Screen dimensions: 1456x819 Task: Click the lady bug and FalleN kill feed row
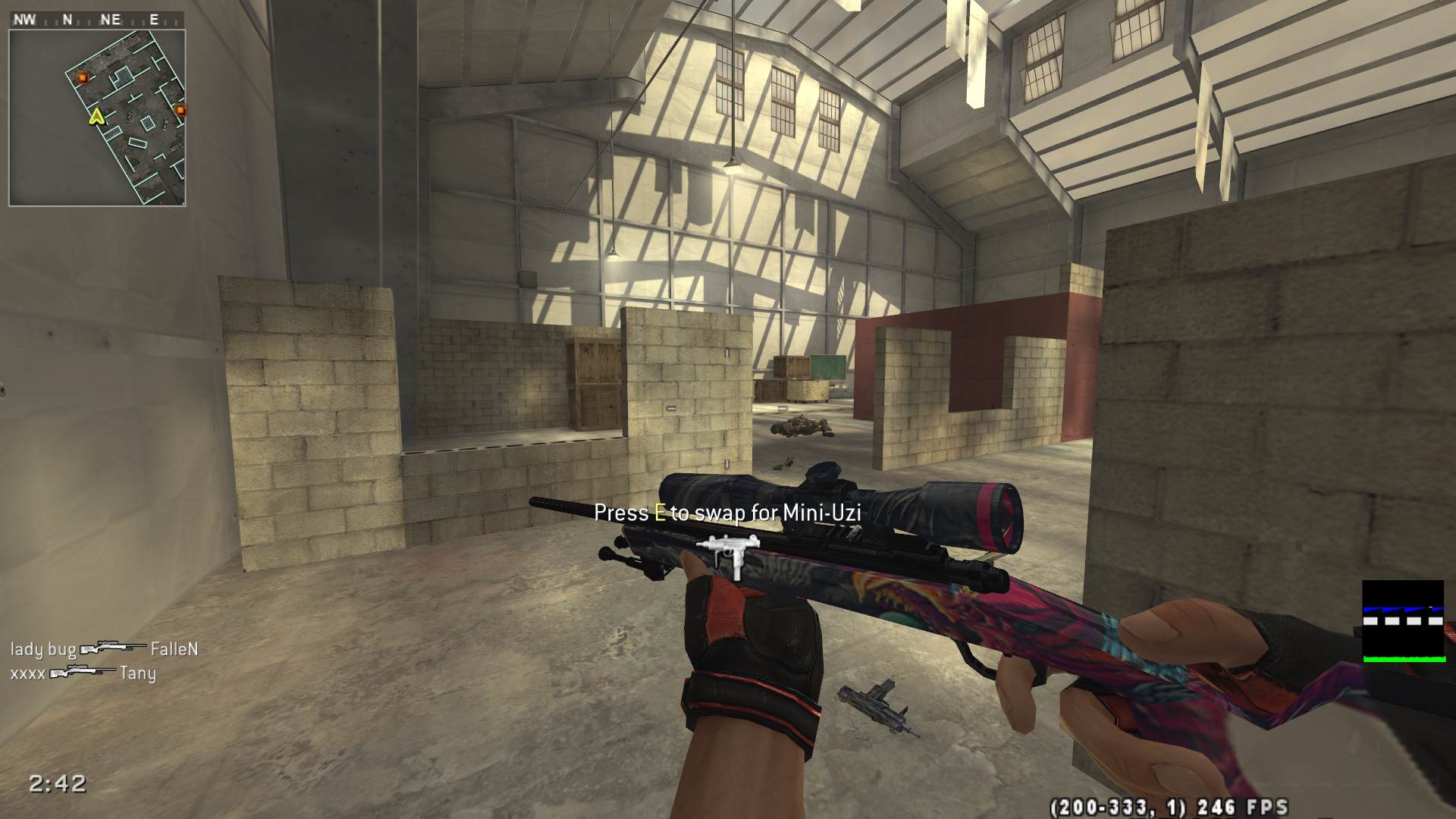[x=104, y=649]
